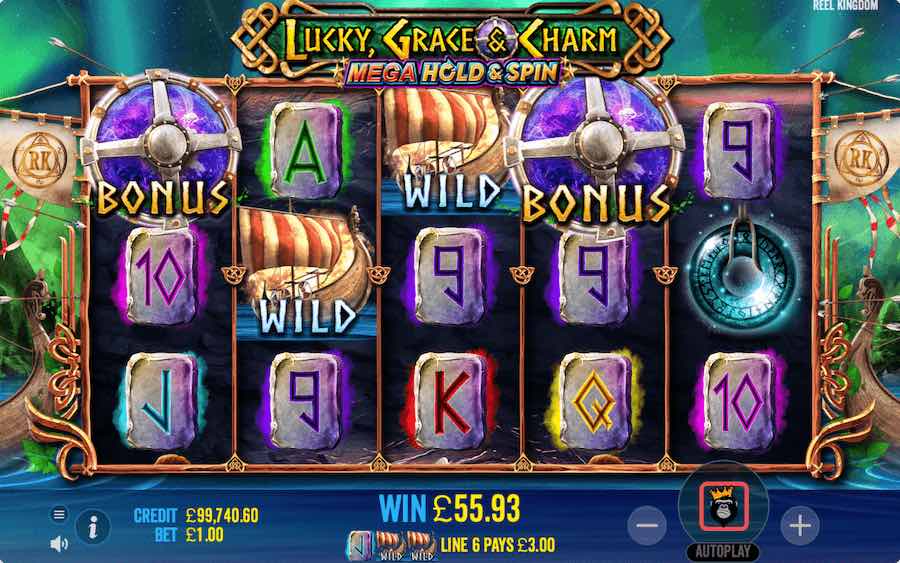The height and width of the screenshot is (563, 900).
Task: Increase the bet with the plus button
Action: [799, 524]
